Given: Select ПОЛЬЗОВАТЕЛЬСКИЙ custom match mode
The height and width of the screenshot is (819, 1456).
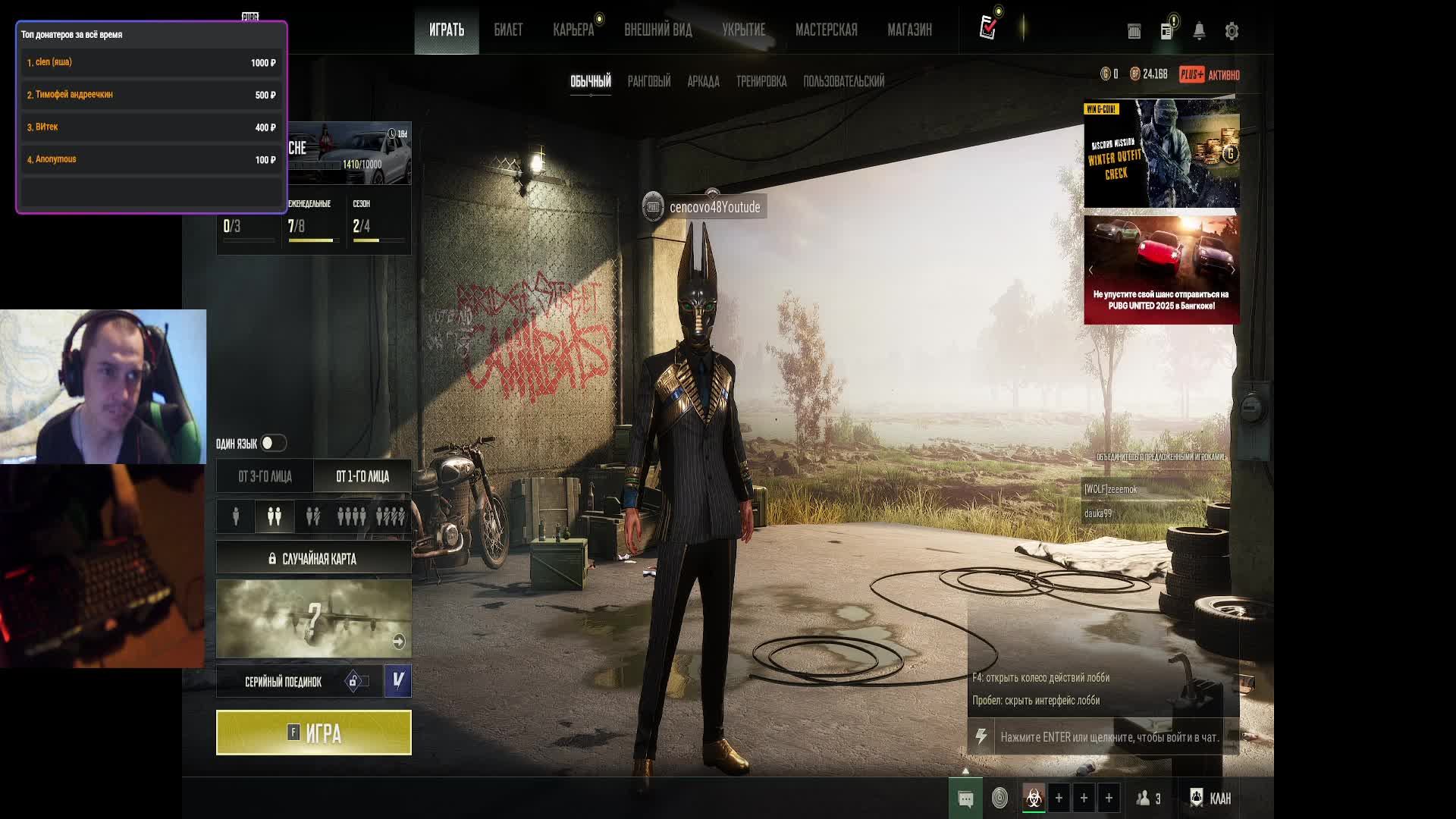Looking at the screenshot, I should (x=843, y=81).
